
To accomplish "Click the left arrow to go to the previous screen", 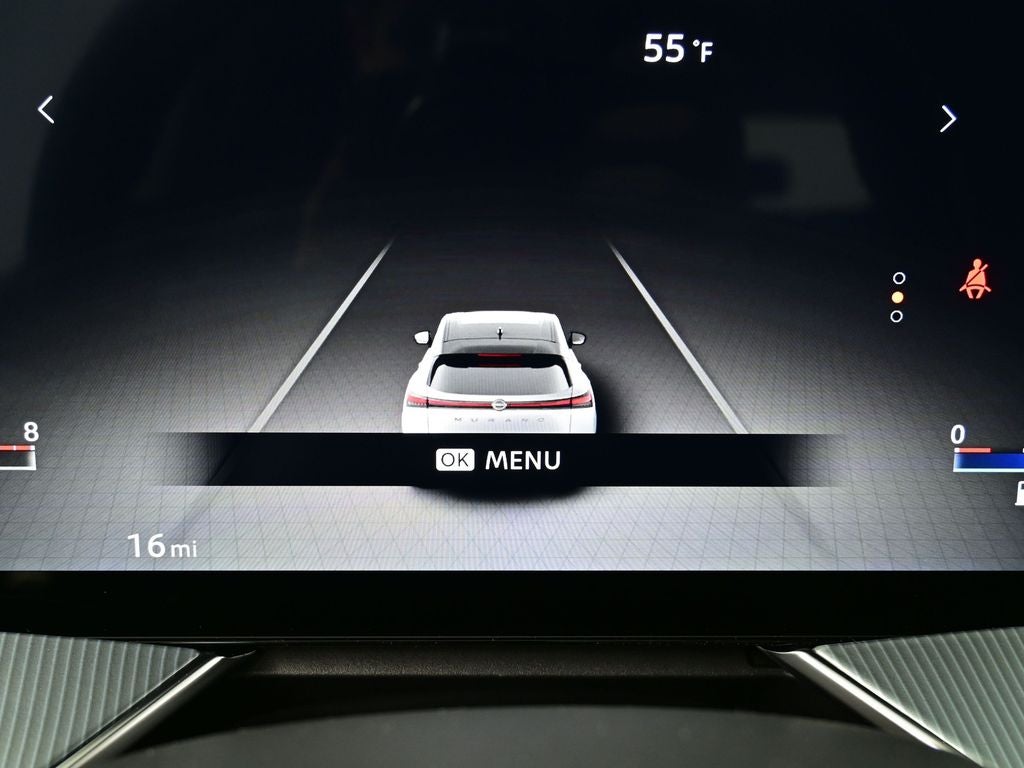I will pyautogui.click(x=46, y=110).
